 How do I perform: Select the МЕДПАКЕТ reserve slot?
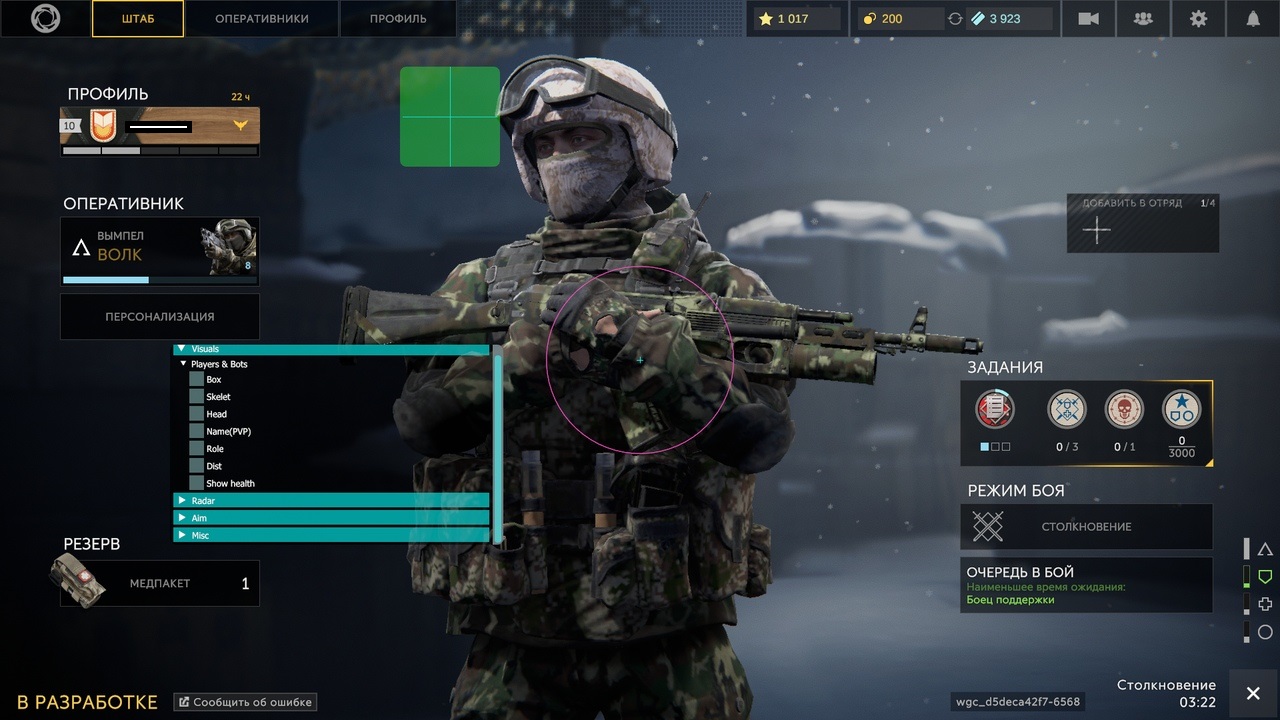tap(160, 583)
